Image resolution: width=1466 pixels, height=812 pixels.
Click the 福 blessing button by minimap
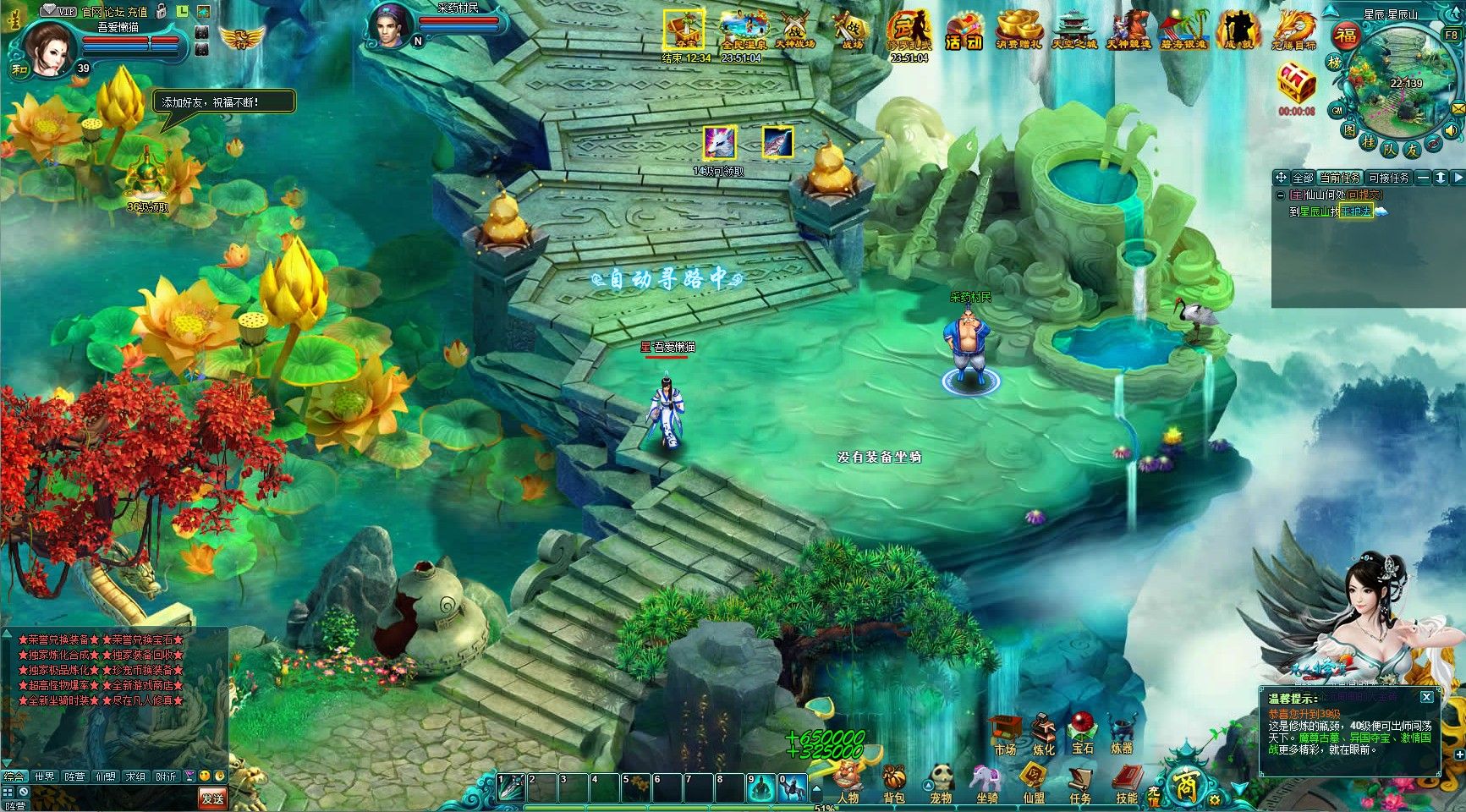(1345, 36)
